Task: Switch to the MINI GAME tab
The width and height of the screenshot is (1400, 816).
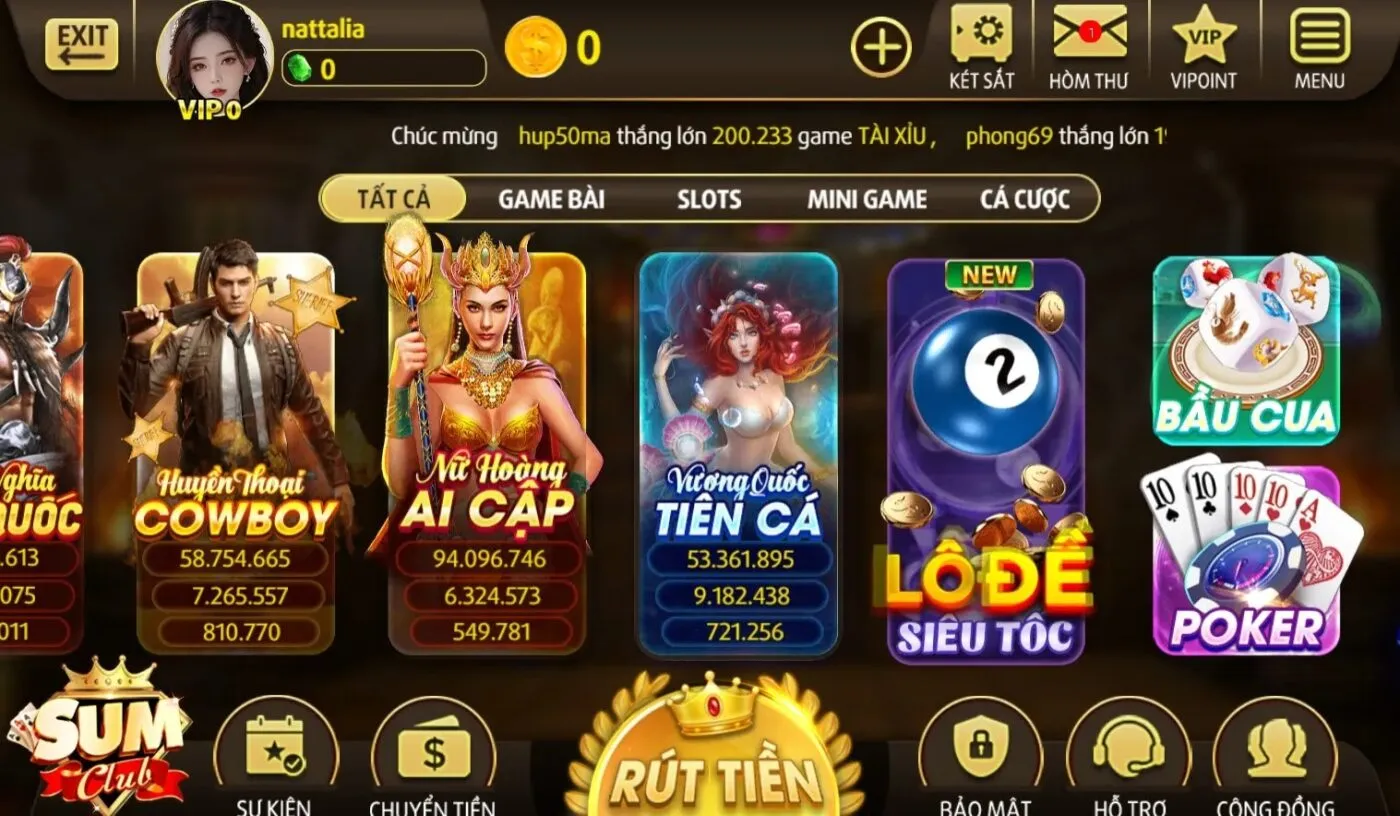Action: coord(866,199)
